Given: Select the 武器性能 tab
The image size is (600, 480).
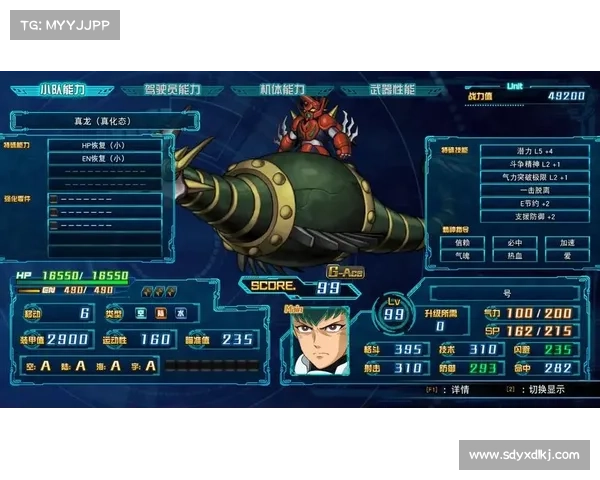Looking at the screenshot, I should tap(392, 90).
